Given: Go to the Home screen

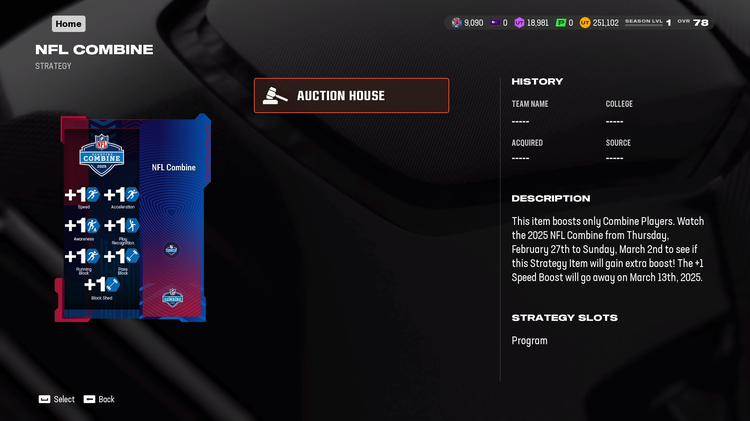Looking at the screenshot, I should click(x=68, y=23).
